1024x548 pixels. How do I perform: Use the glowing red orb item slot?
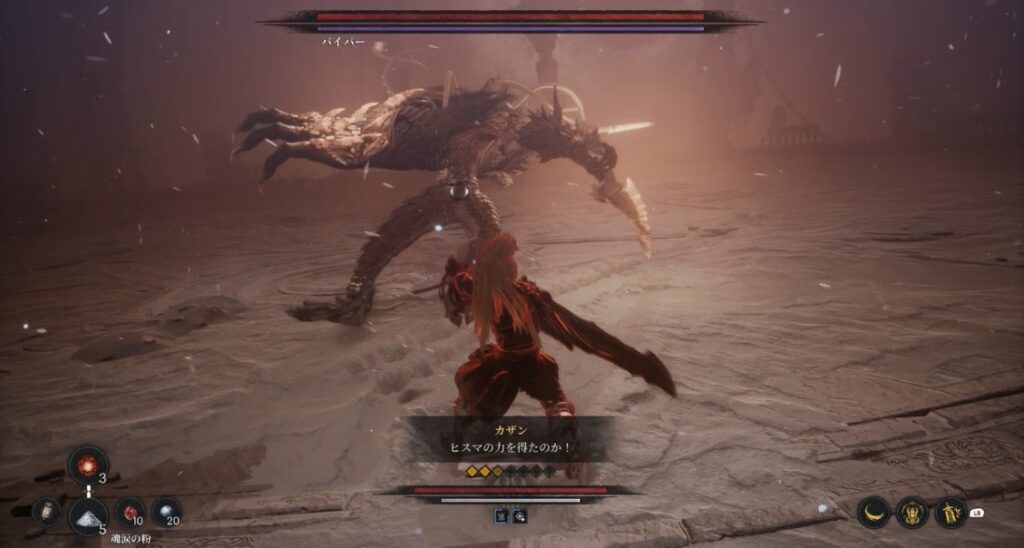[88, 465]
